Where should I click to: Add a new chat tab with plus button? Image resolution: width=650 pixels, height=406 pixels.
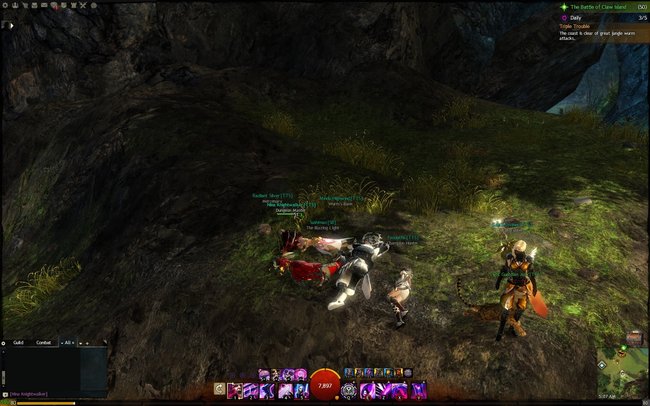click(x=88, y=343)
